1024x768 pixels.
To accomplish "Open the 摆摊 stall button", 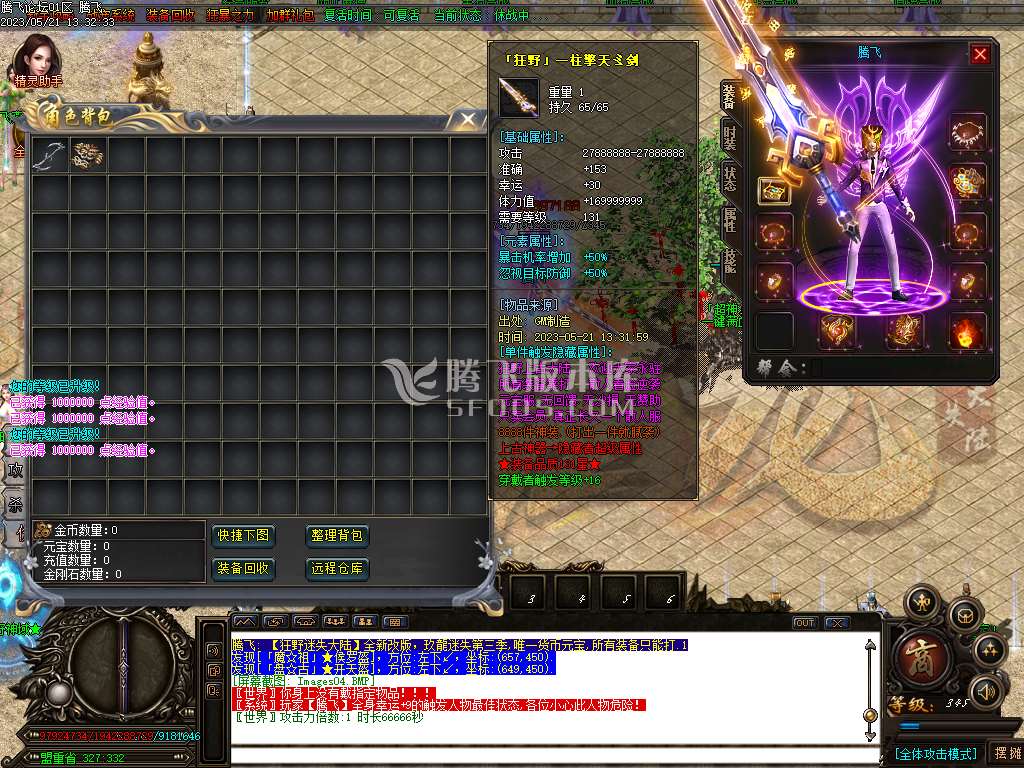I will tap(1005, 753).
